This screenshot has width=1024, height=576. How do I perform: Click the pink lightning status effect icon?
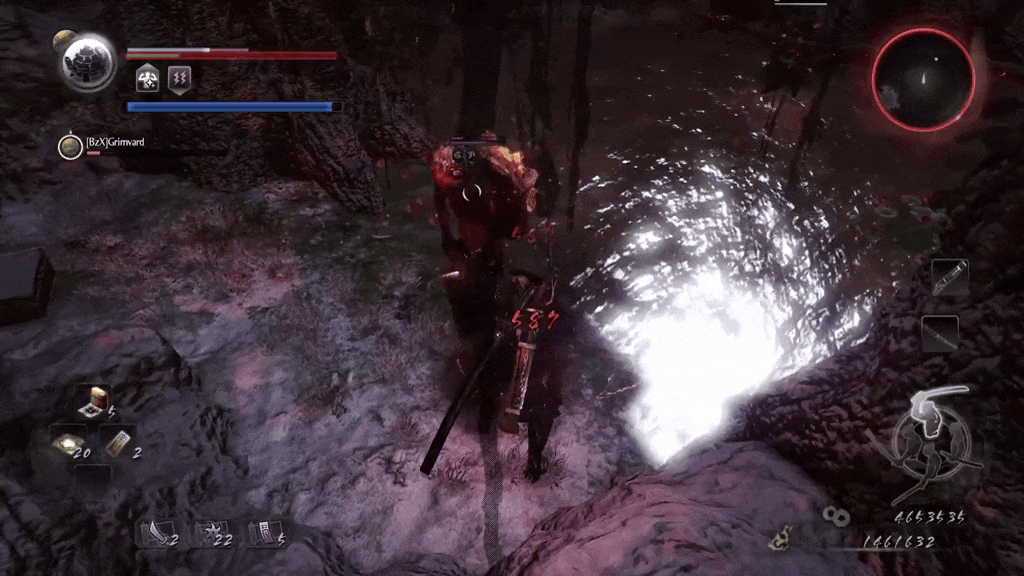(x=179, y=80)
